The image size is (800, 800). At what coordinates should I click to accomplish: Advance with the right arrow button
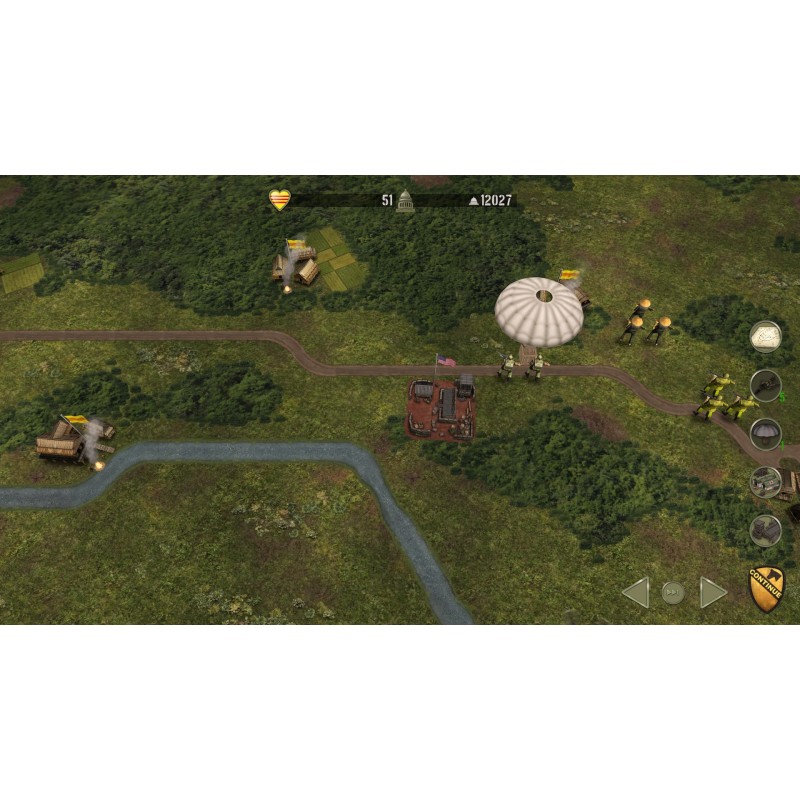713,592
